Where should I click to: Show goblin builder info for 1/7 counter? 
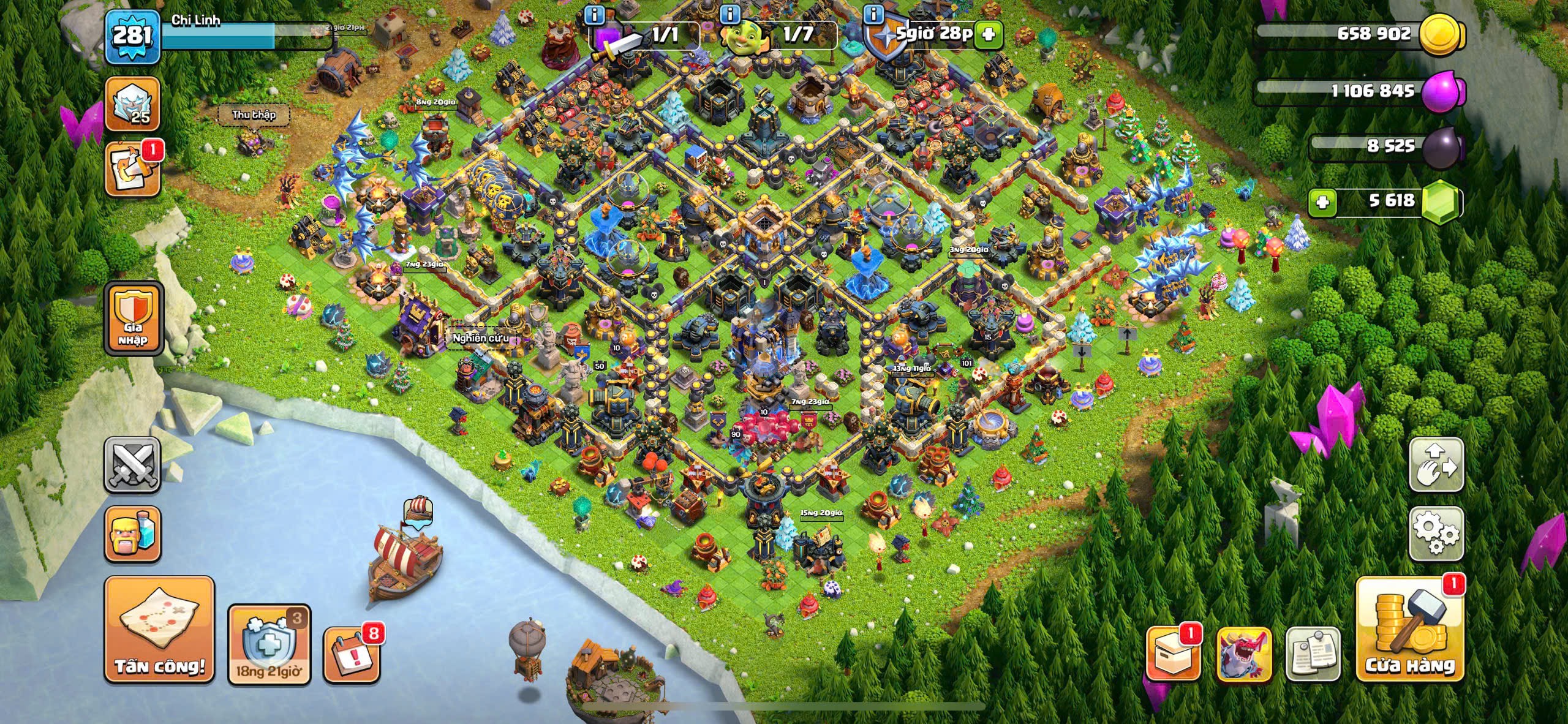click(x=729, y=13)
